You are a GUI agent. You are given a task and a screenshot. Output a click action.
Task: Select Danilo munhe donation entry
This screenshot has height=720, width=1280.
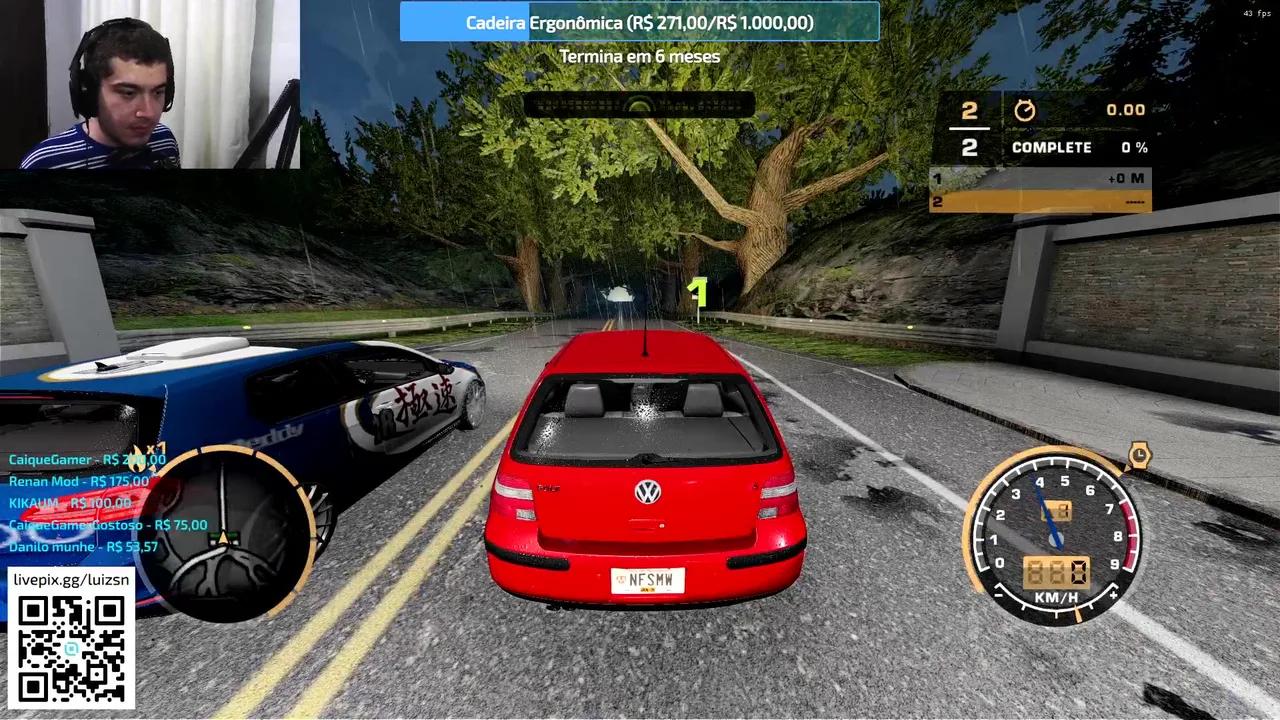coord(85,547)
